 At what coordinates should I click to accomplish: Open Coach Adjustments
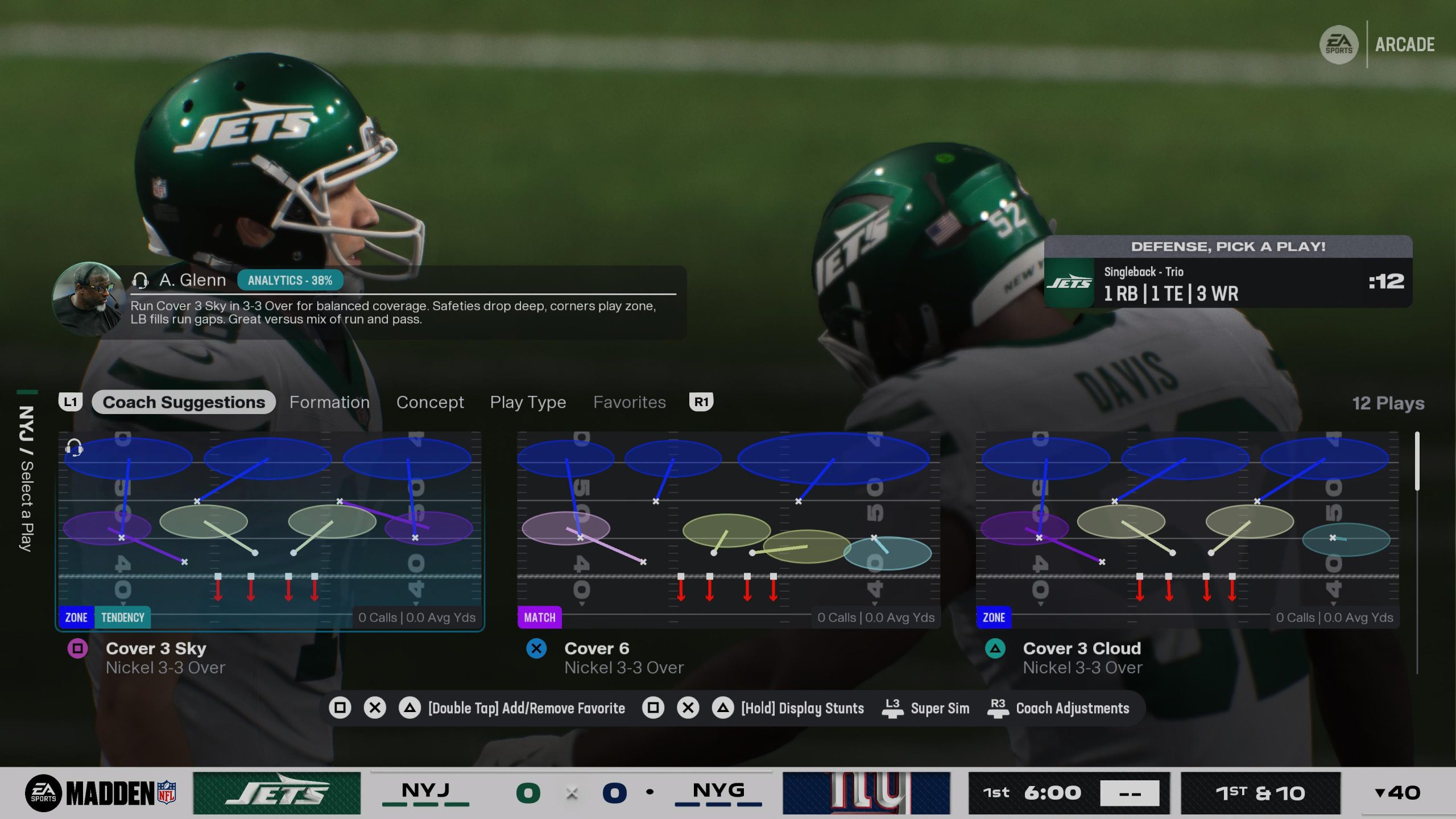[1072, 708]
